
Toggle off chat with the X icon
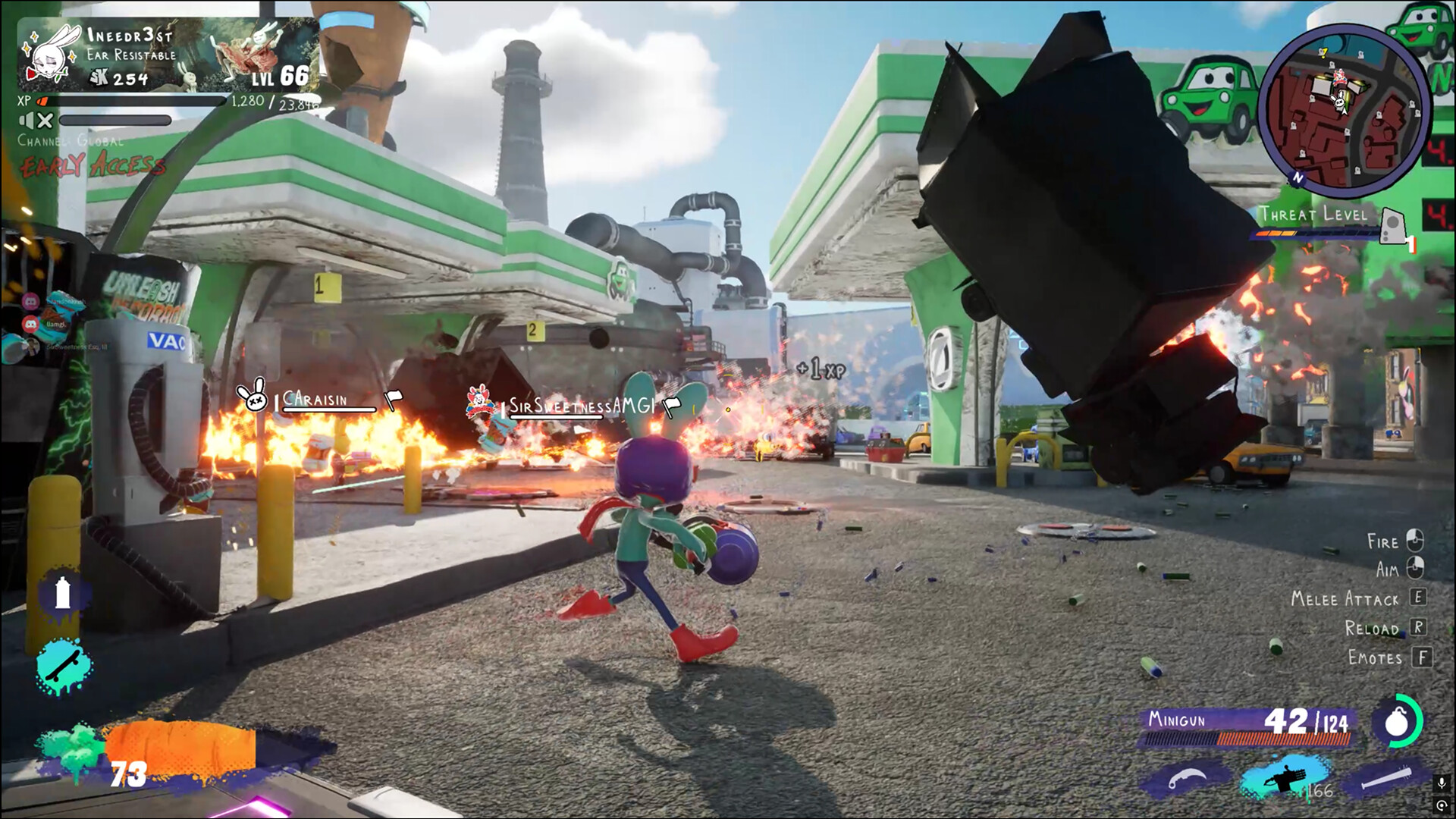45,121
